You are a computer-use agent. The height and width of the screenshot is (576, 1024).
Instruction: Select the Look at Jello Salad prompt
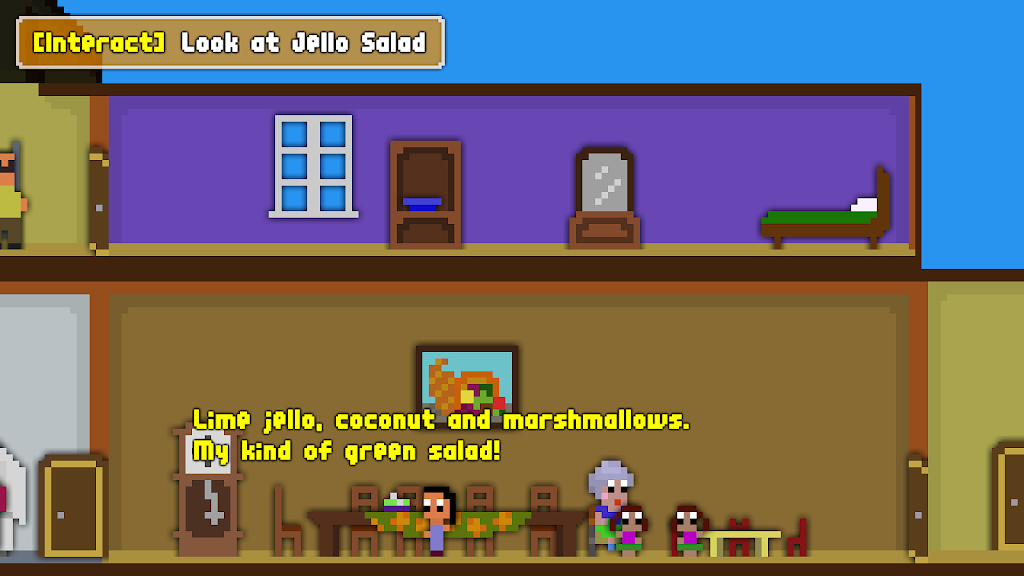pyautogui.click(x=230, y=42)
